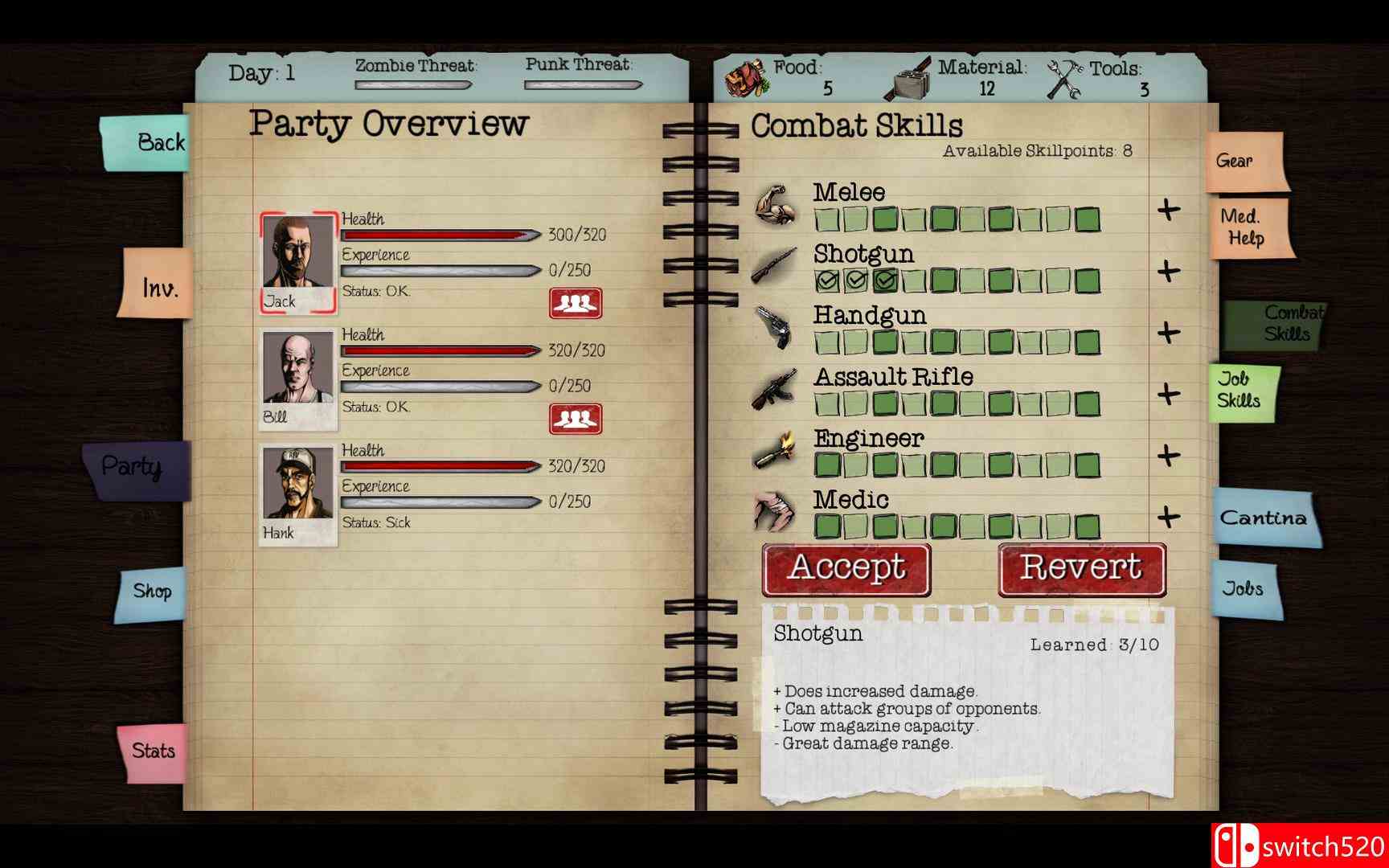Uncheck the third Shotgun skill checkmark

click(884, 280)
